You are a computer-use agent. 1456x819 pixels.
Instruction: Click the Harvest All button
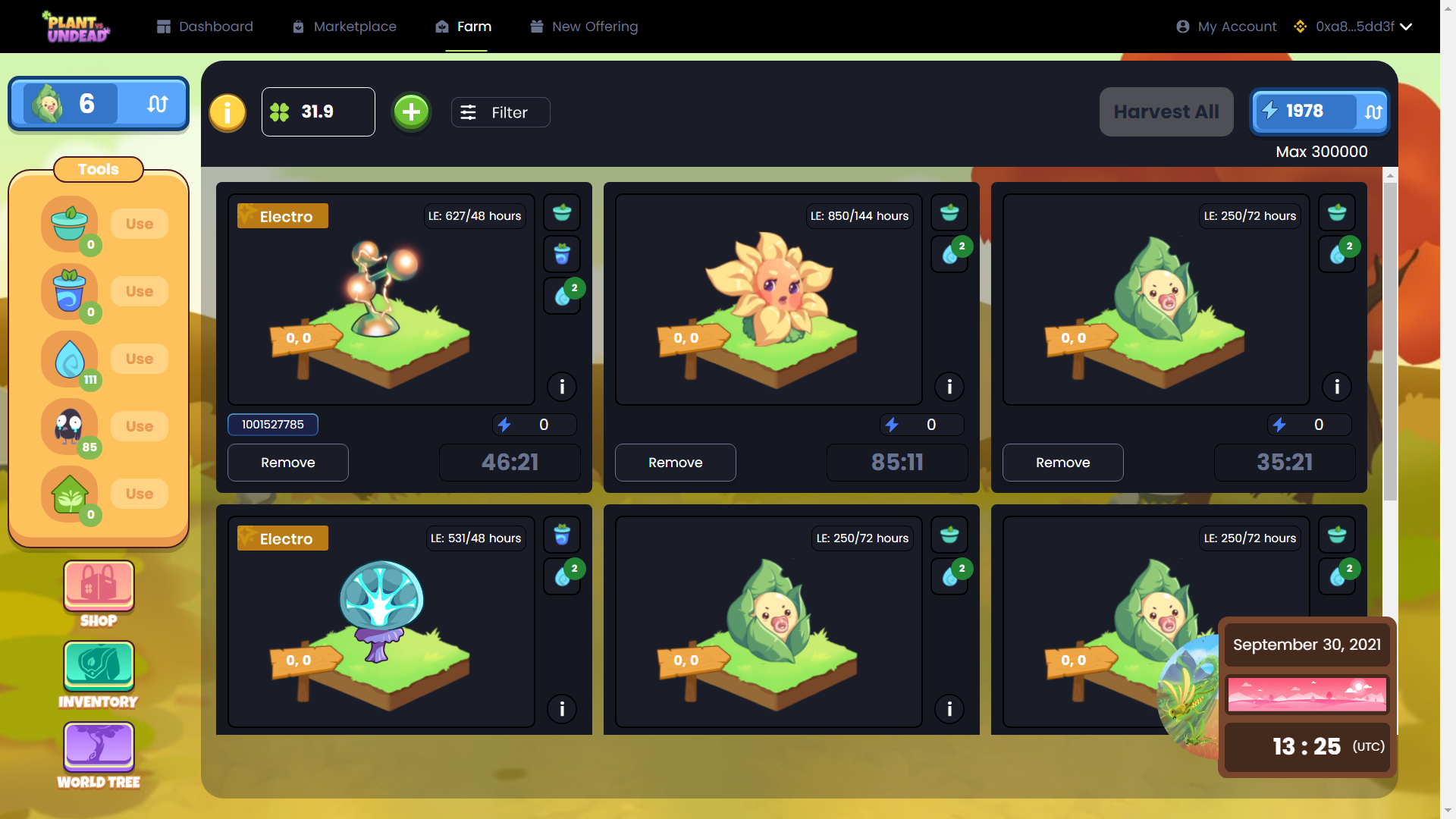pos(1166,112)
